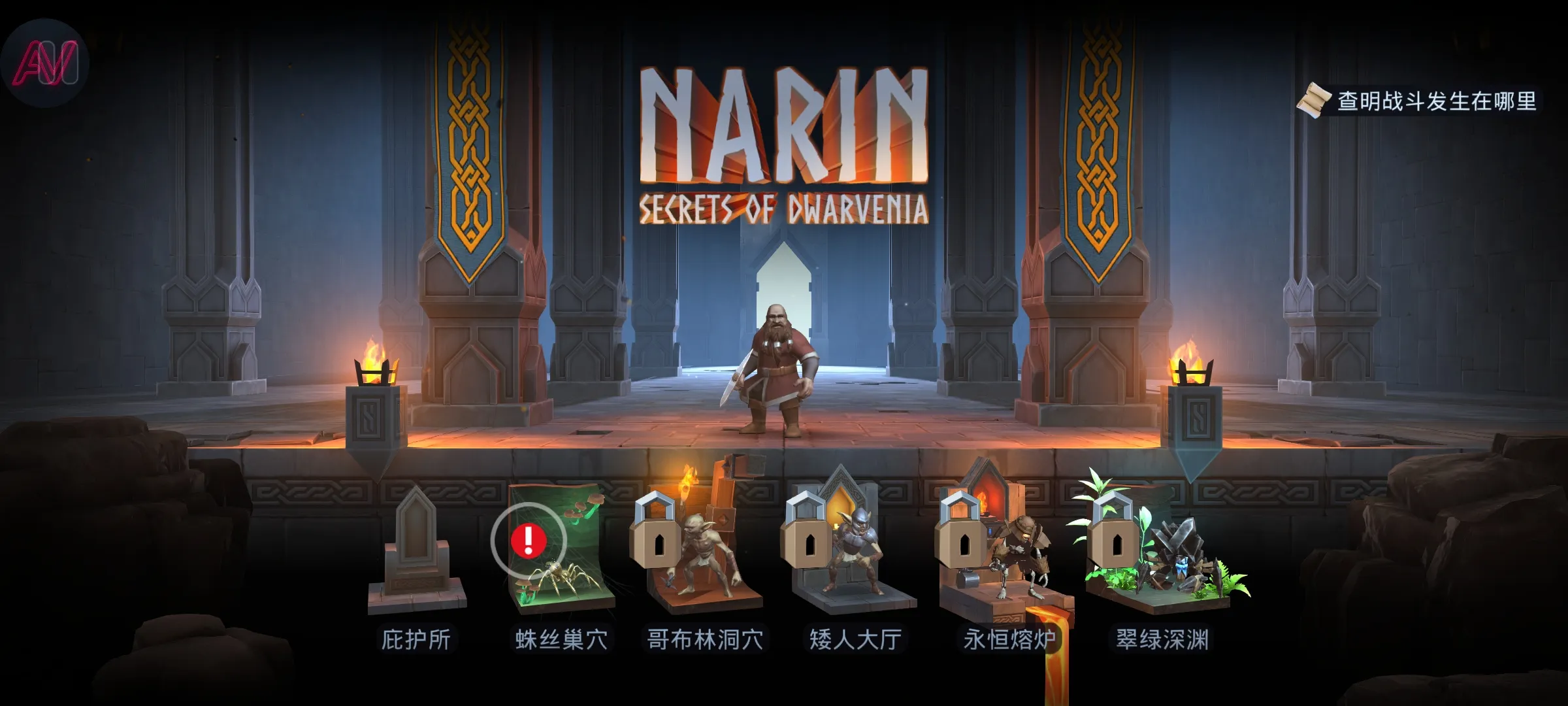Open the quest 查明战斗发生在哪里
This screenshot has height=706, width=1568.
point(1437,101)
